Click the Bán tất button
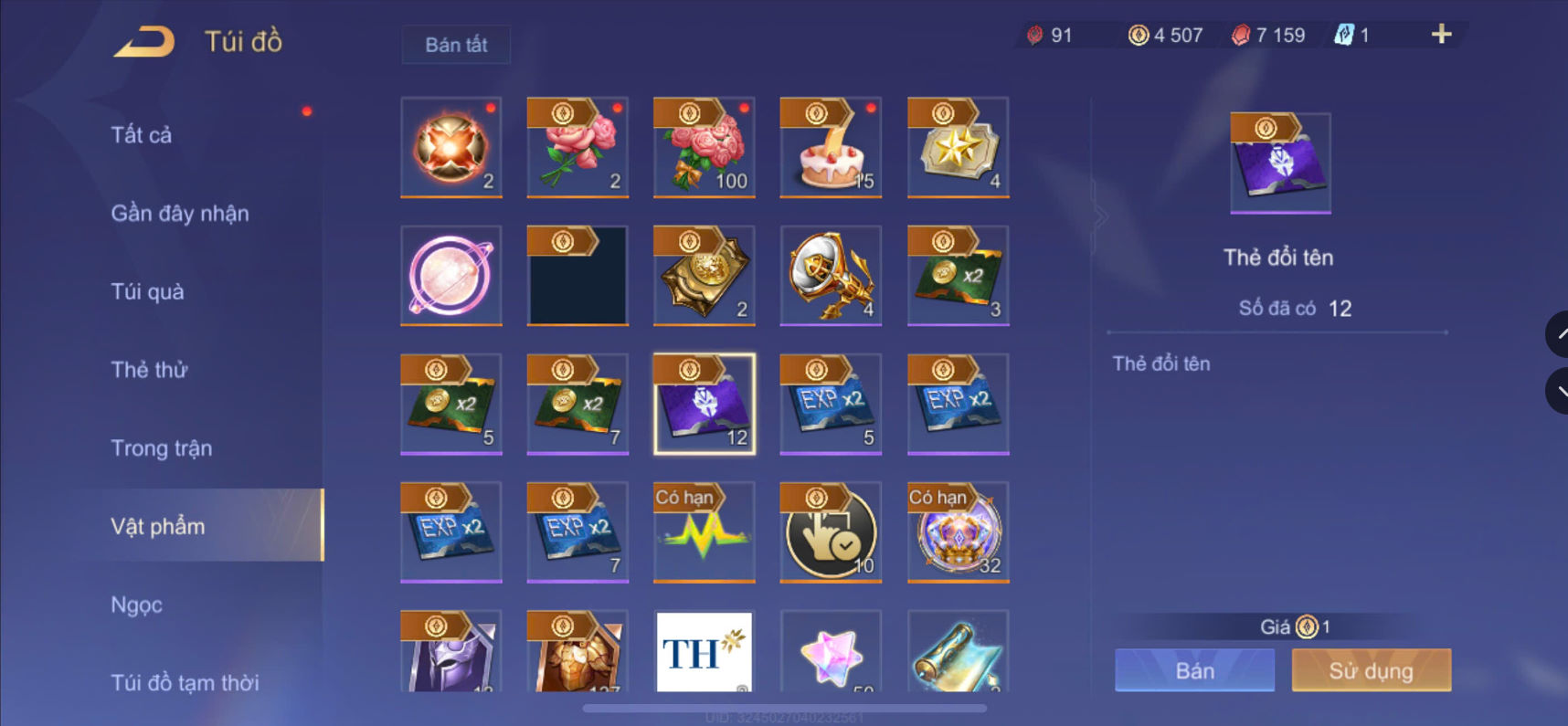Viewport: 1568px width, 726px height. (x=455, y=44)
